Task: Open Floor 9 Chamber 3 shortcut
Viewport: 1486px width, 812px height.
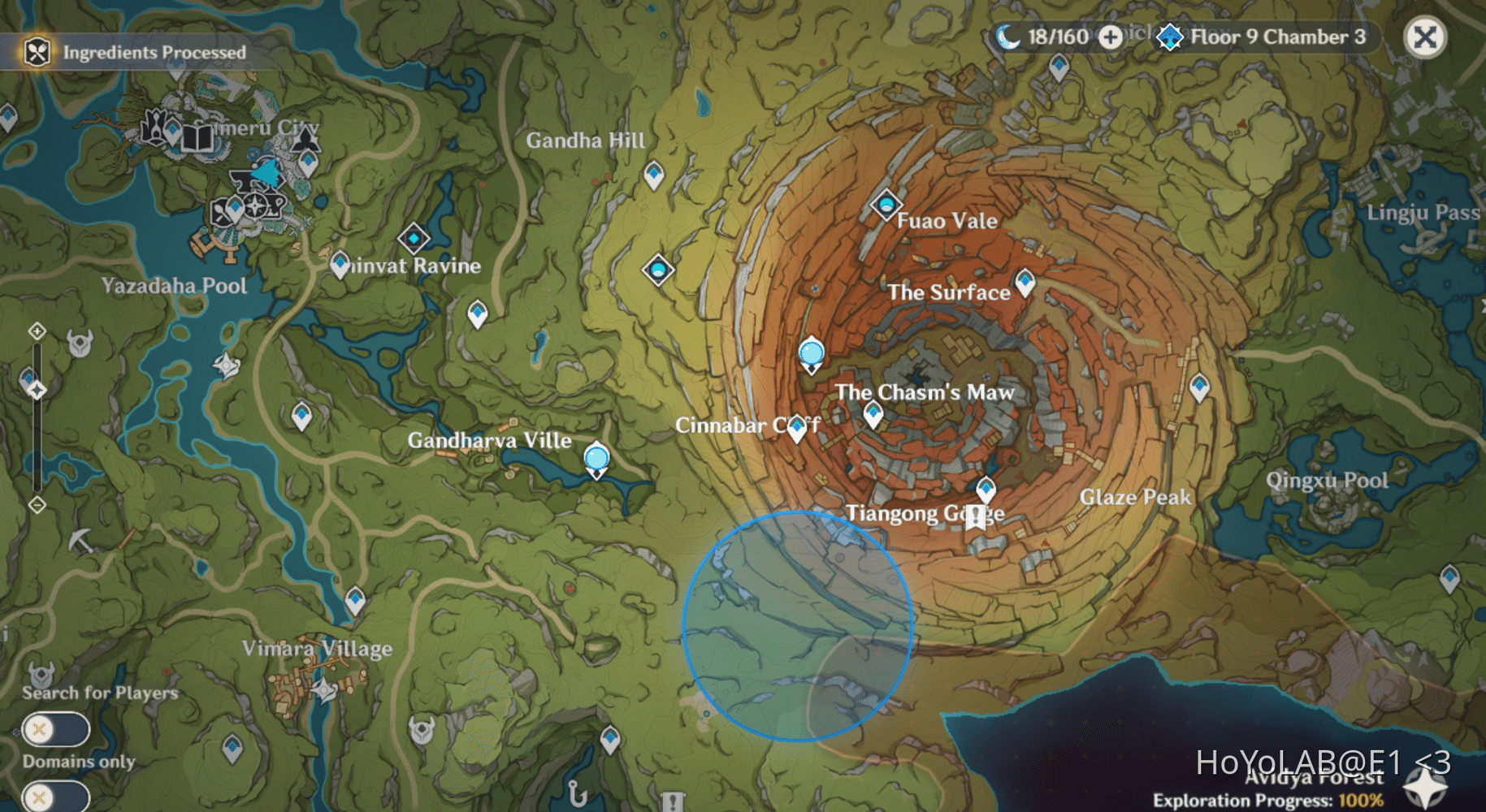Action: [1277, 36]
